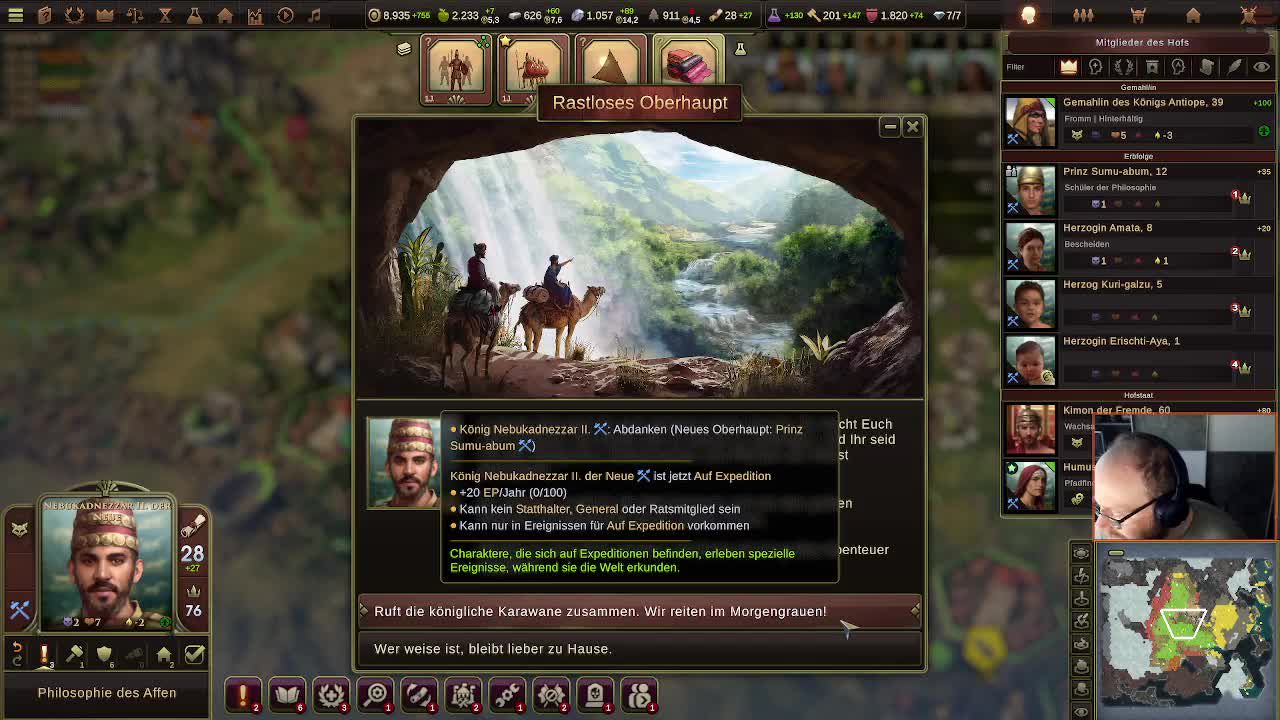Toggle the eye visibility filter
The width and height of the screenshot is (1280, 720).
click(1261, 67)
